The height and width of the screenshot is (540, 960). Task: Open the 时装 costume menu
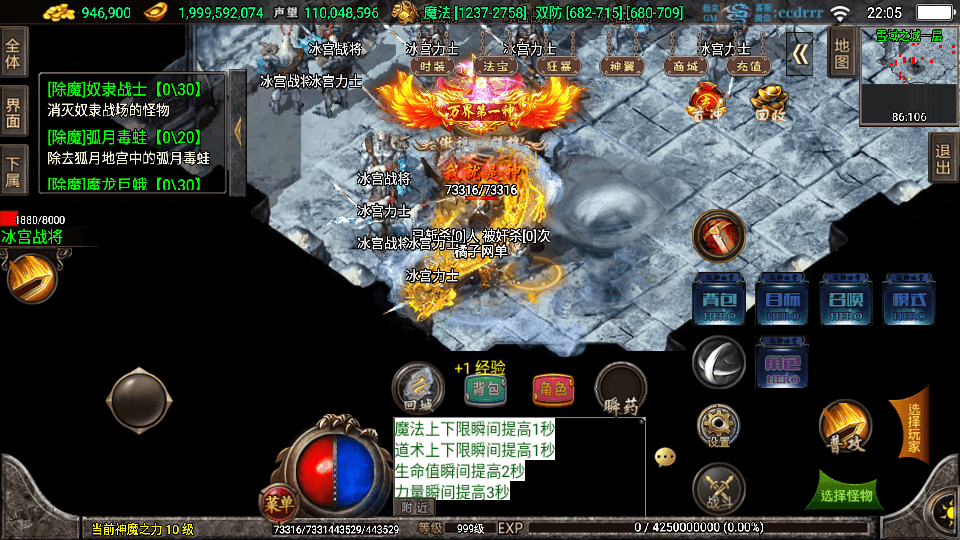pos(432,66)
